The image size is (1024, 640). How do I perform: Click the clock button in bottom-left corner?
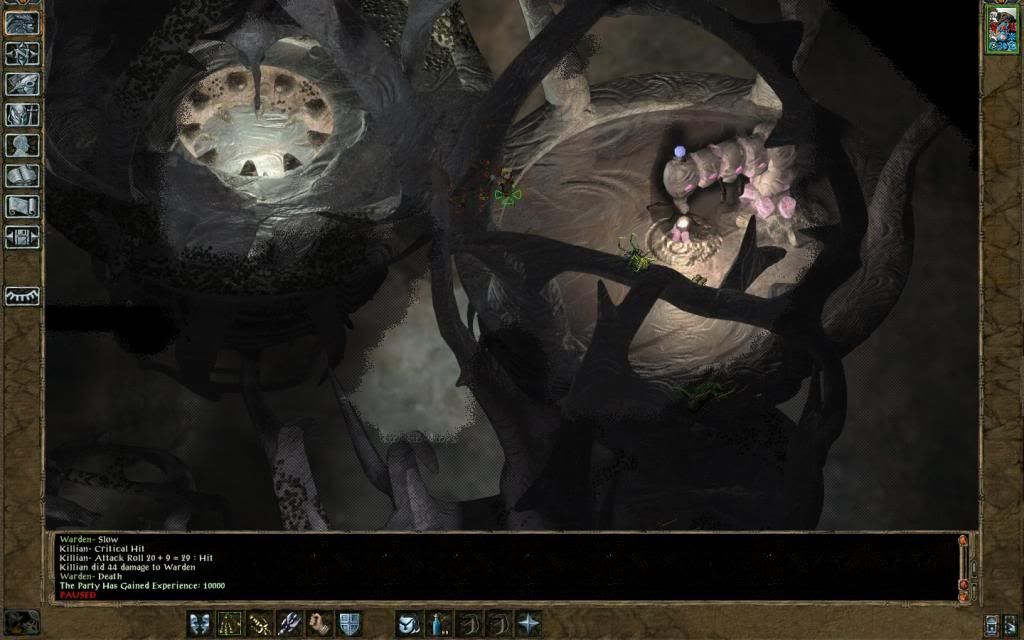pyautogui.click(x=22, y=622)
